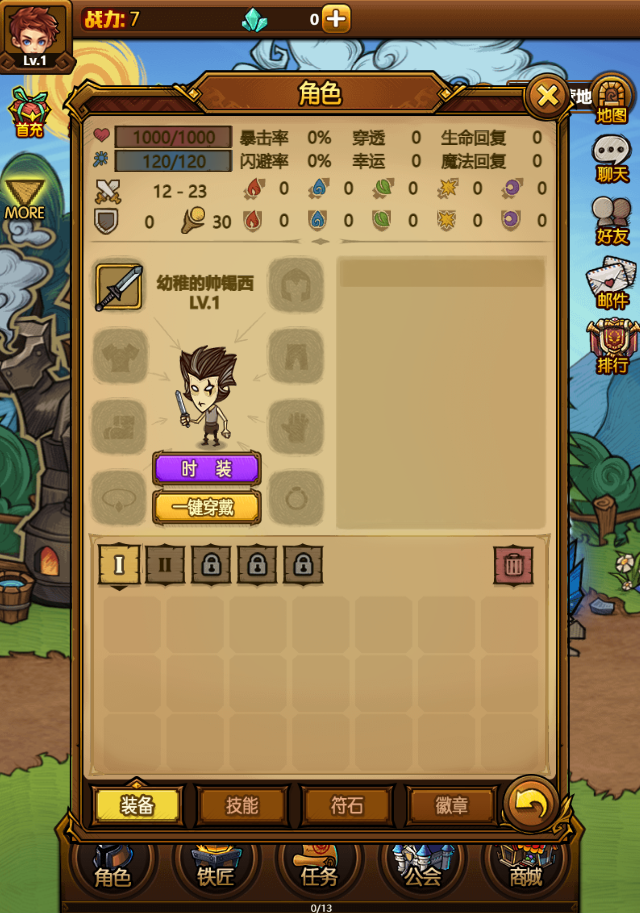Select inventory bag page I

click(119, 565)
